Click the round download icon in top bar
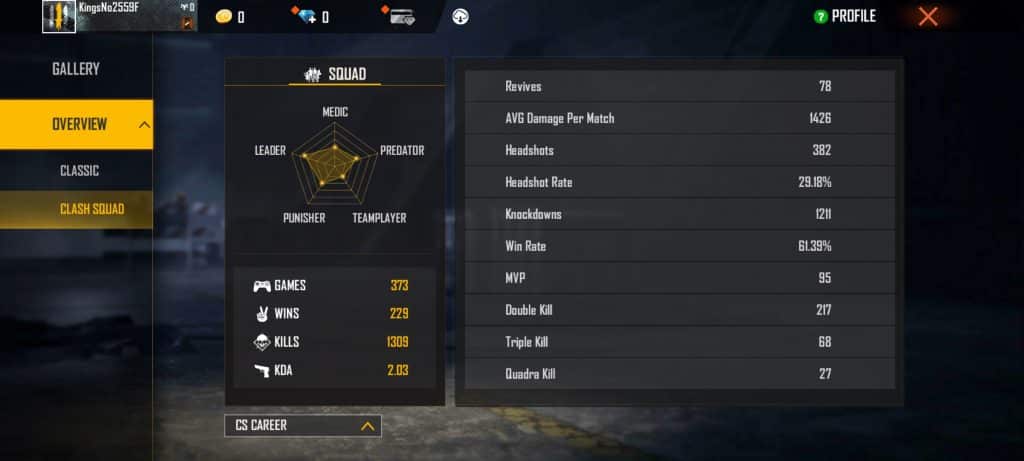 click(x=460, y=16)
